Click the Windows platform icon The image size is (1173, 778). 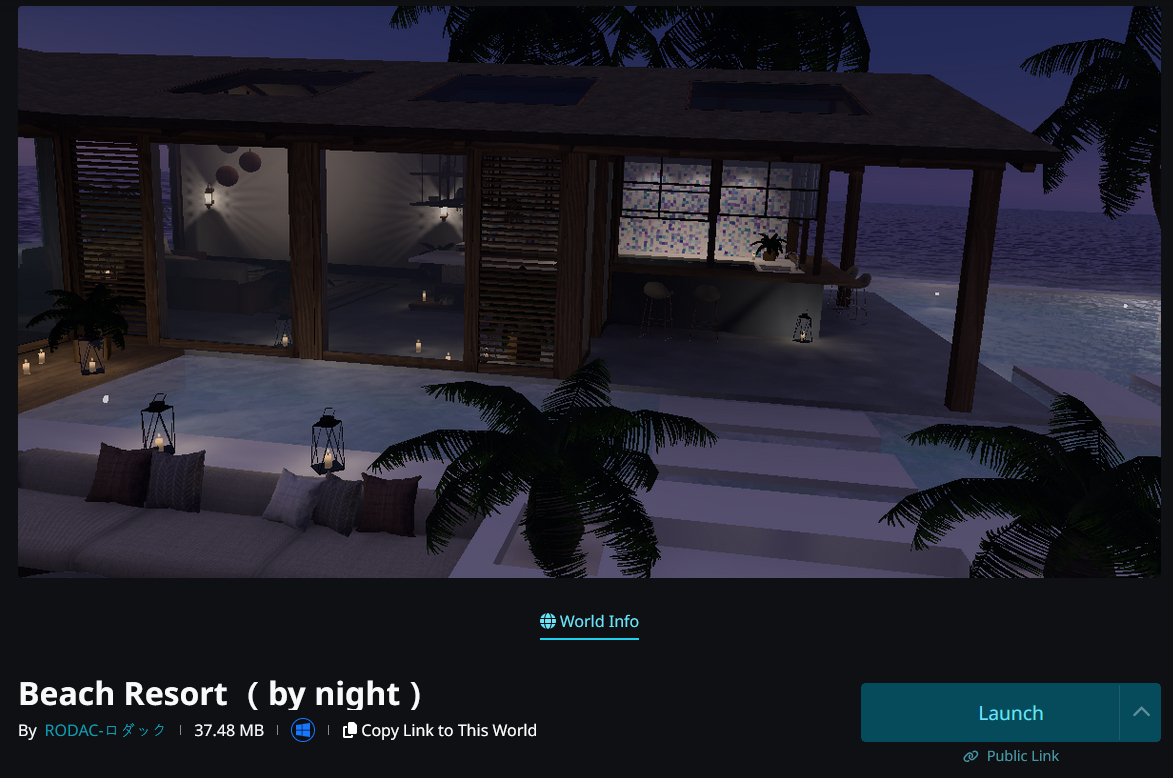(303, 730)
